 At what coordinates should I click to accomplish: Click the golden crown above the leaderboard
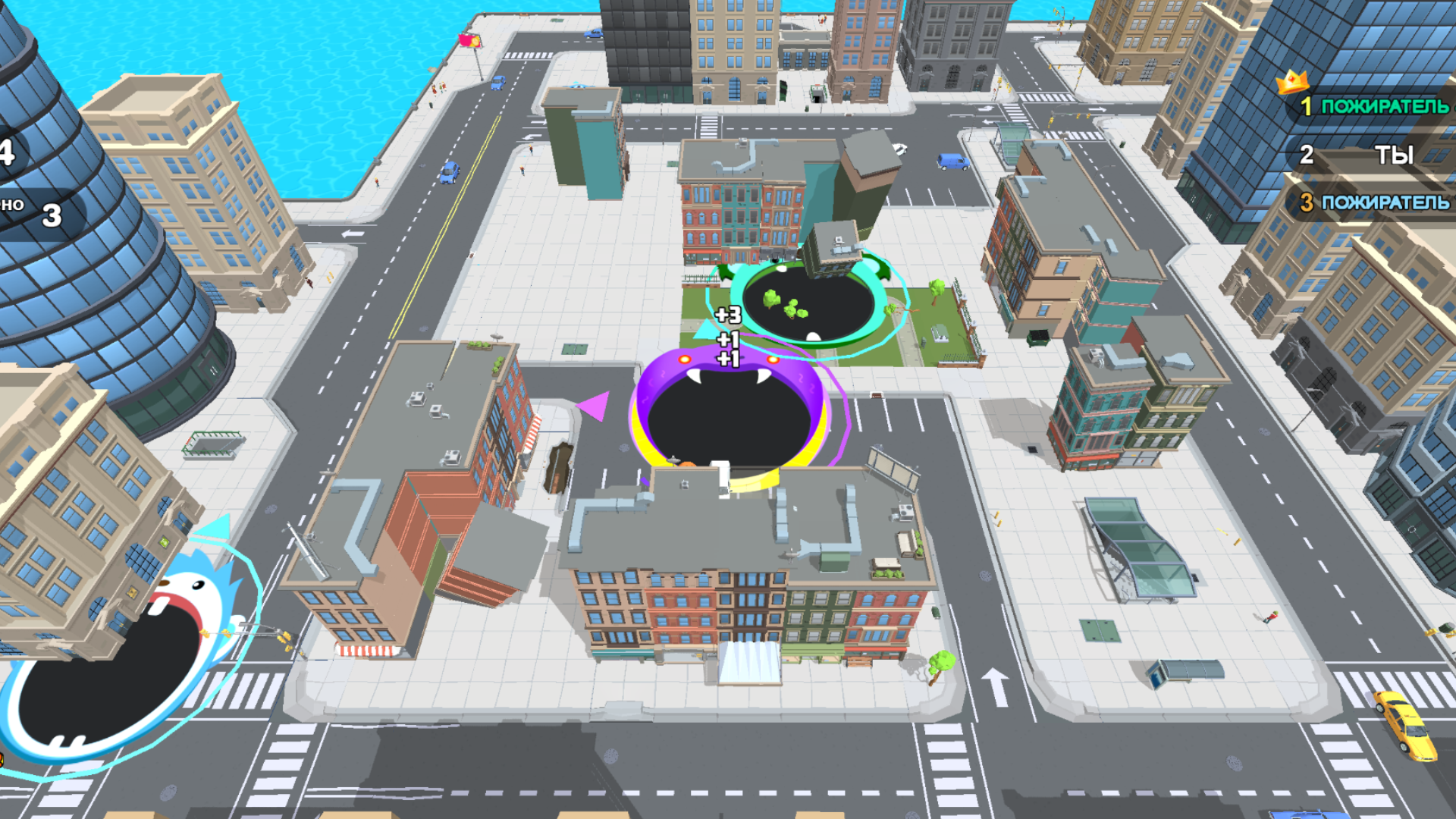[1294, 80]
